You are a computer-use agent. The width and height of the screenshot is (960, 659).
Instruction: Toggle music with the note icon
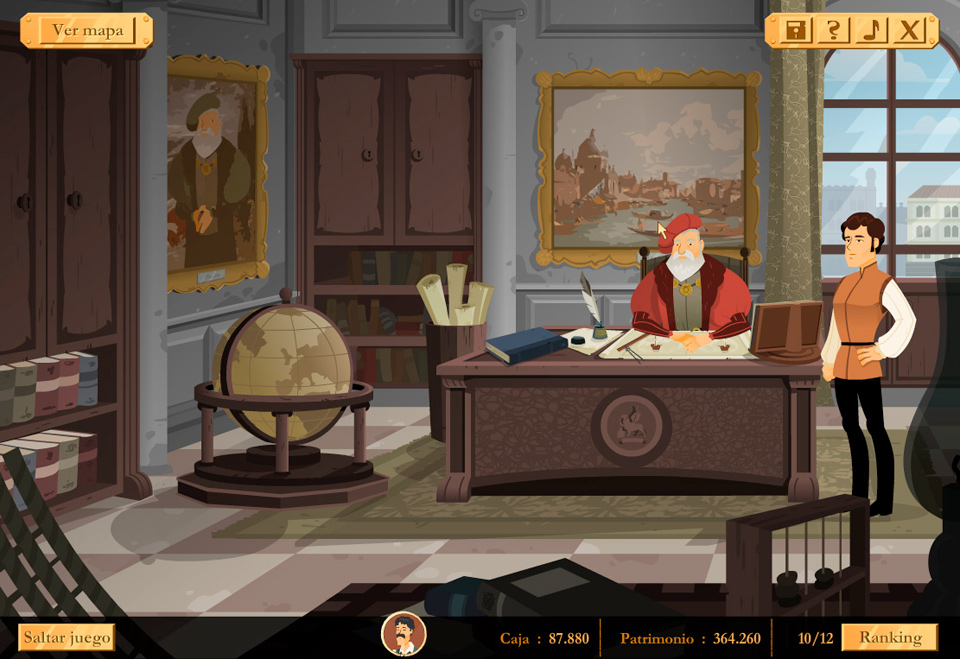(x=870, y=30)
